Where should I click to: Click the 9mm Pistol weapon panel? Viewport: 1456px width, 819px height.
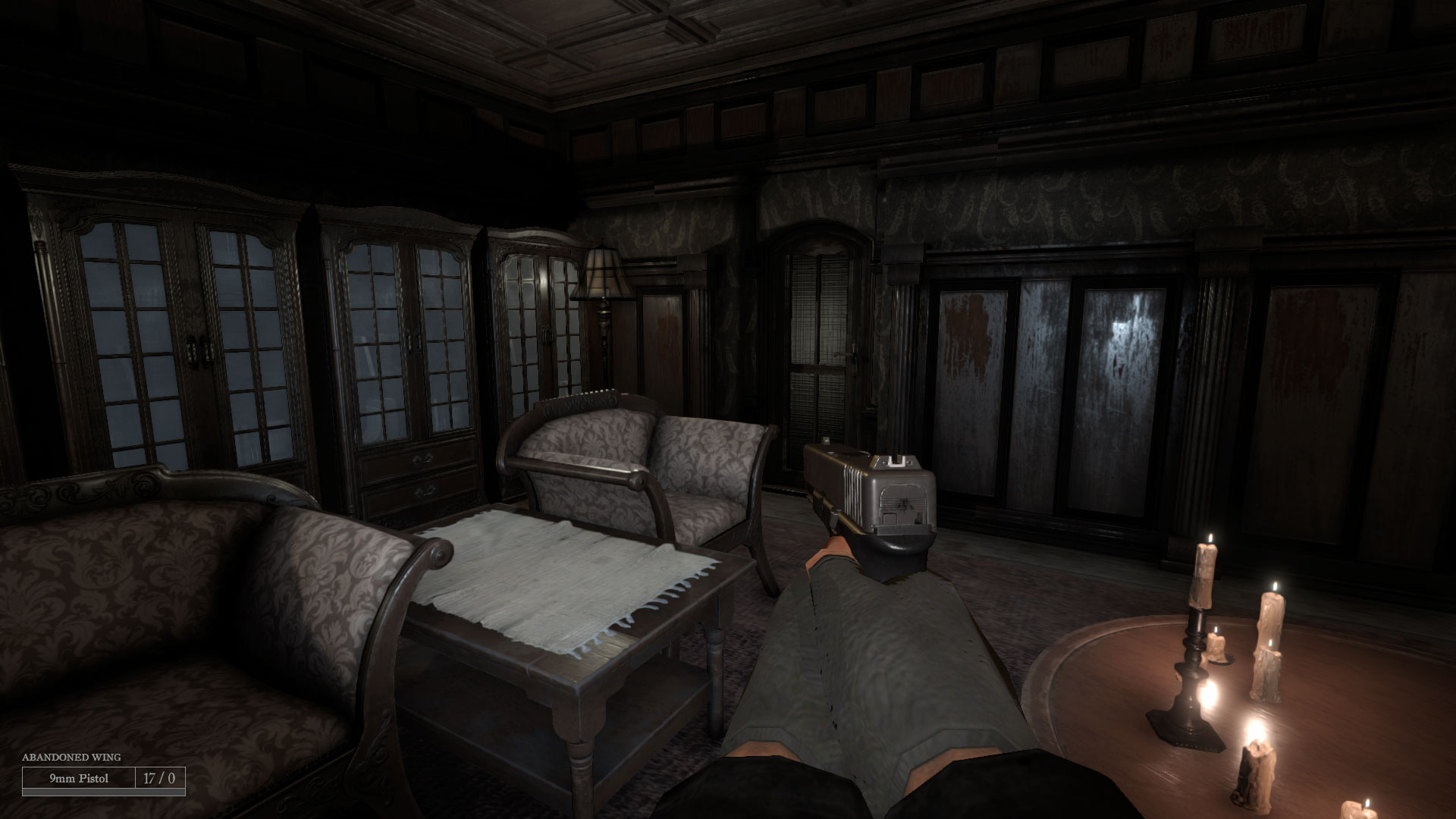(x=80, y=777)
